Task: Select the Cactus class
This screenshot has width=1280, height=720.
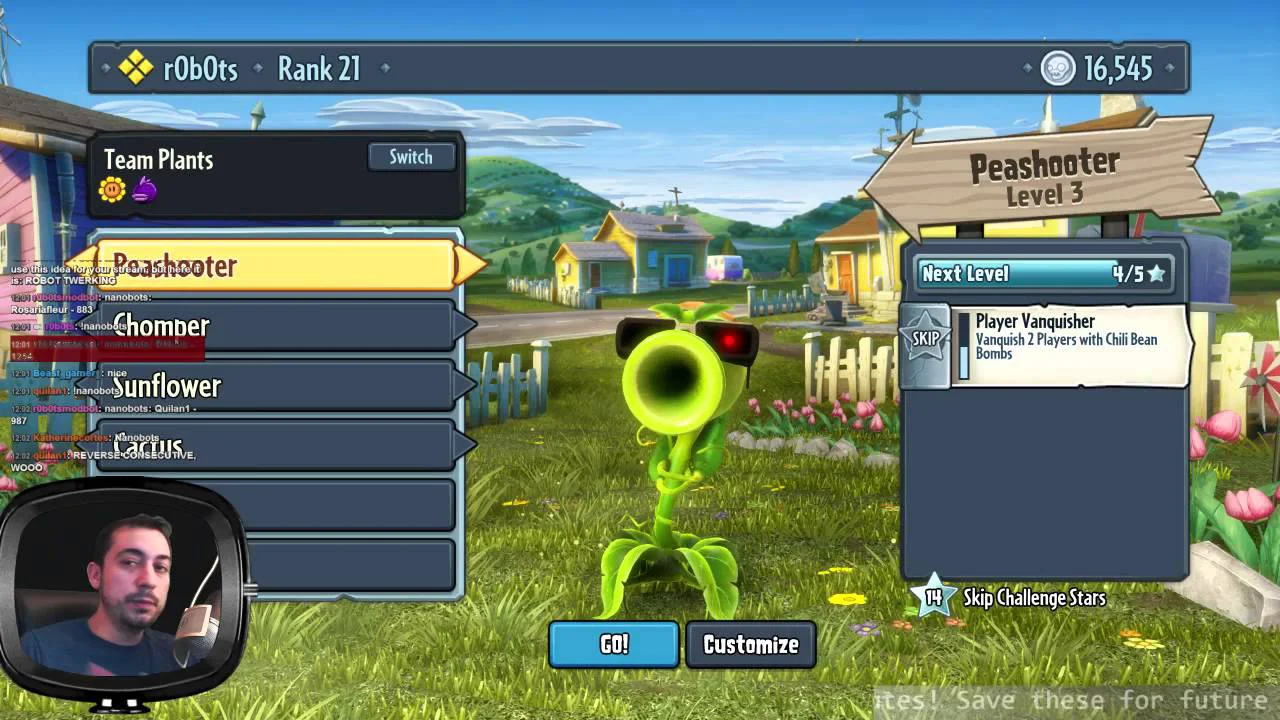Action: 275,446
